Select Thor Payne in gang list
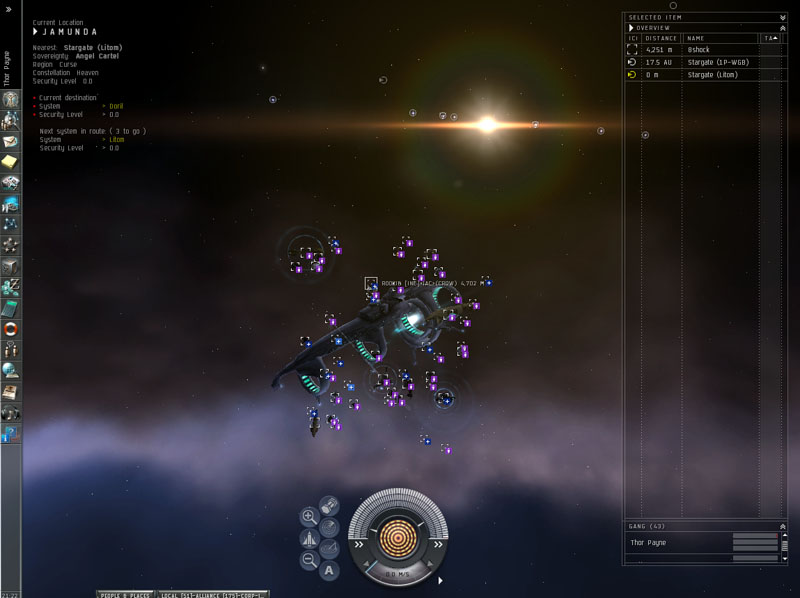Image resolution: width=800 pixels, height=598 pixels. [651, 542]
